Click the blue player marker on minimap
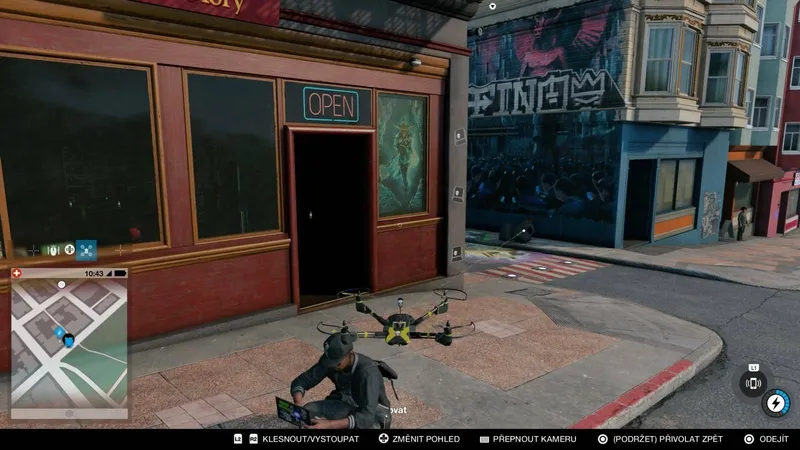 [68, 340]
